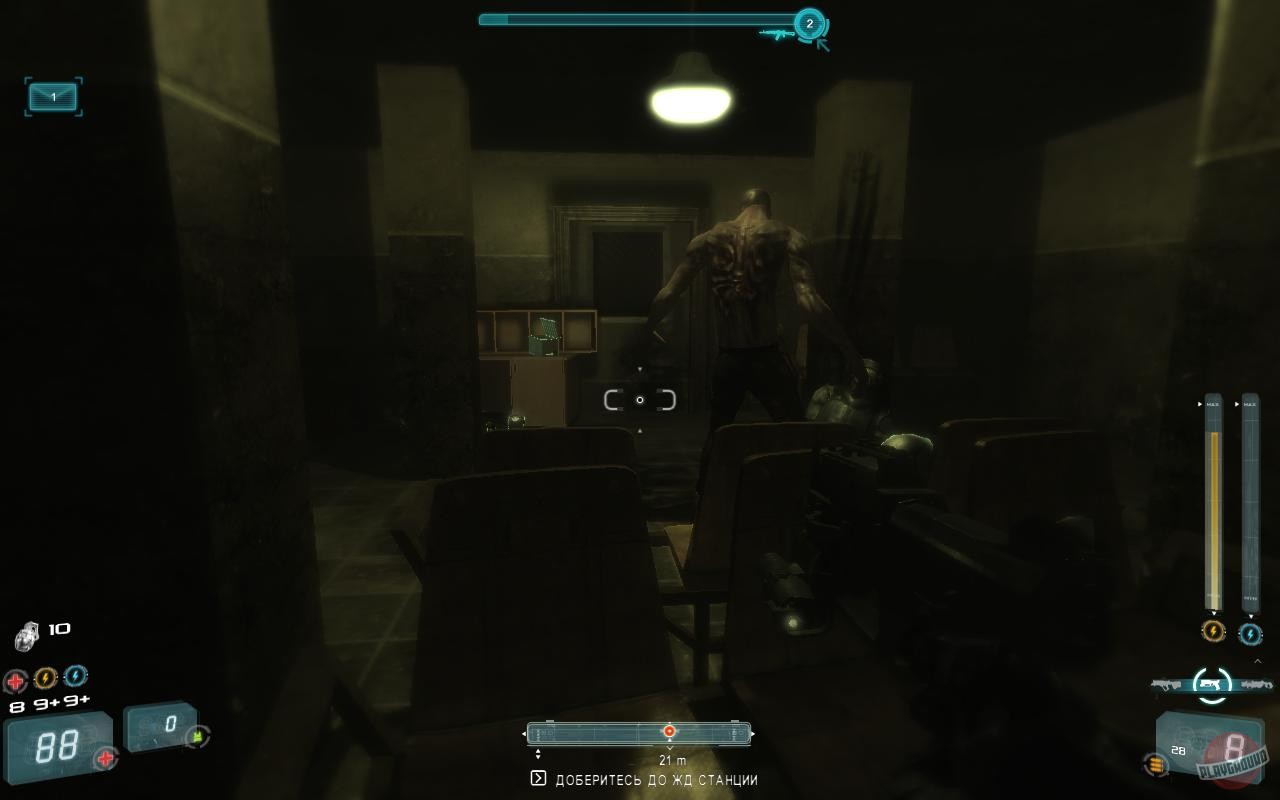Click the red health cross icon
This screenshot has height=800, width=1280.
(x=15, y=678)
